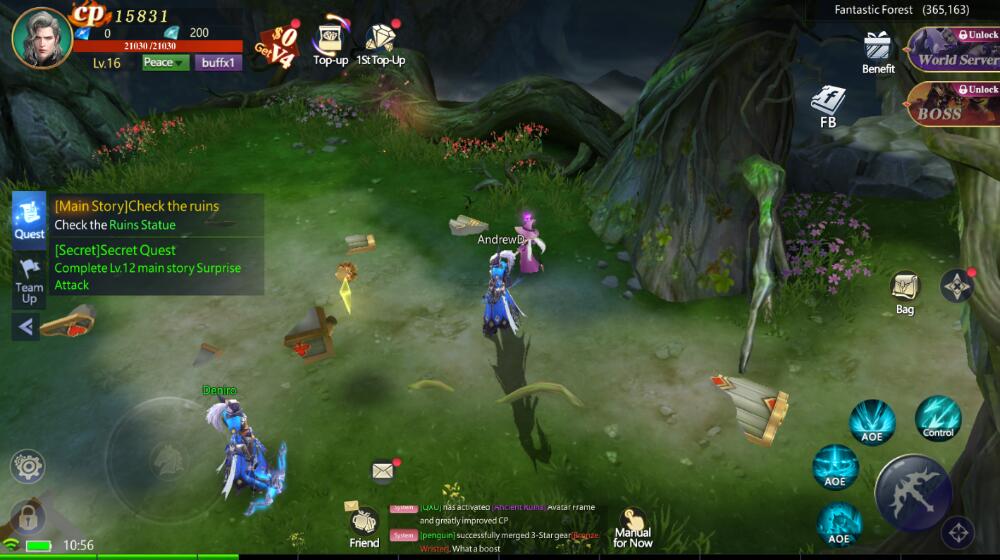This screenshot has width=1000, height=560.
Task: Open the 1st Top-Up diamond offer
Action: 380,43
